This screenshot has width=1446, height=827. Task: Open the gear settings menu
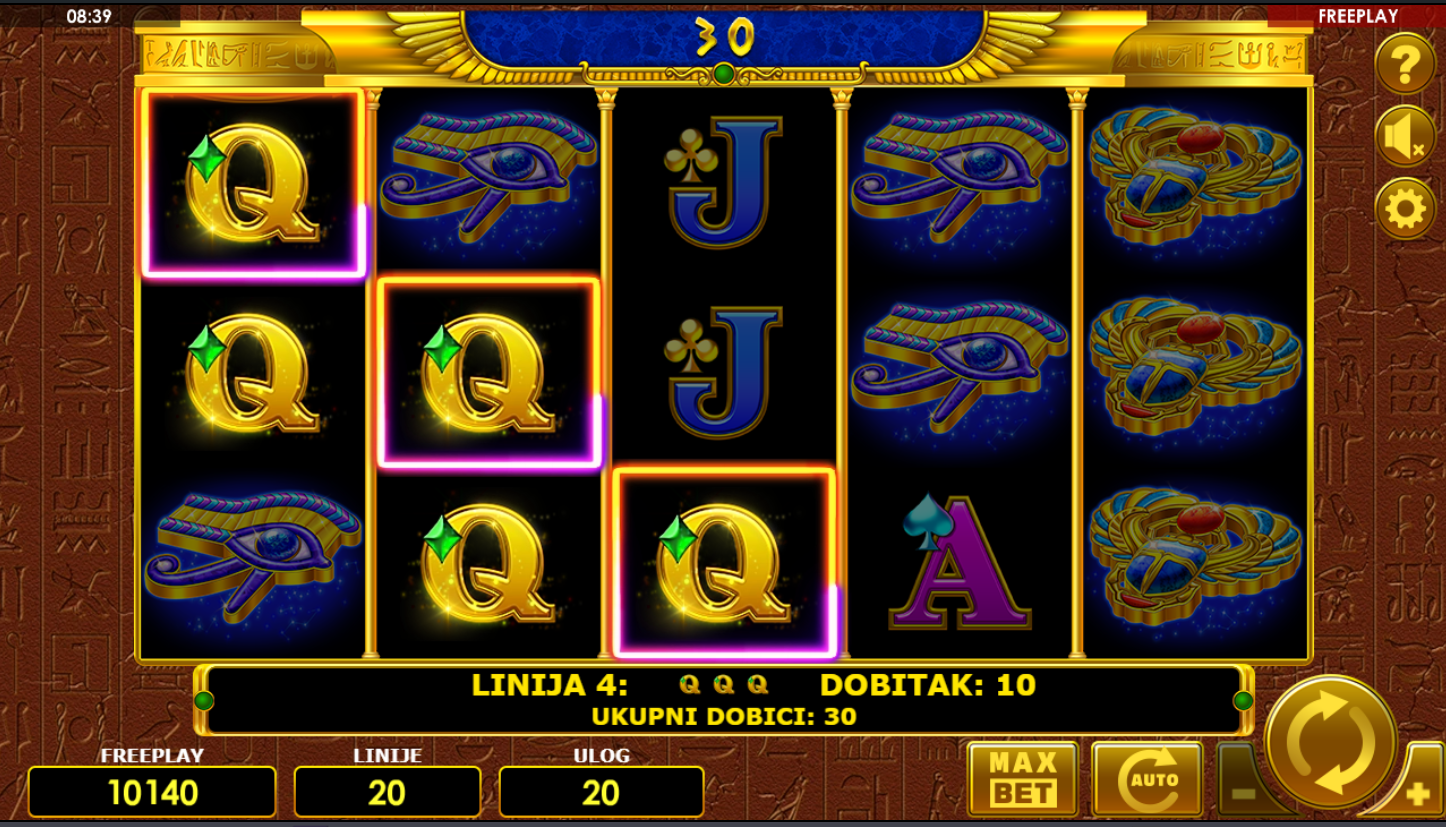click(x=1405, y=210)
